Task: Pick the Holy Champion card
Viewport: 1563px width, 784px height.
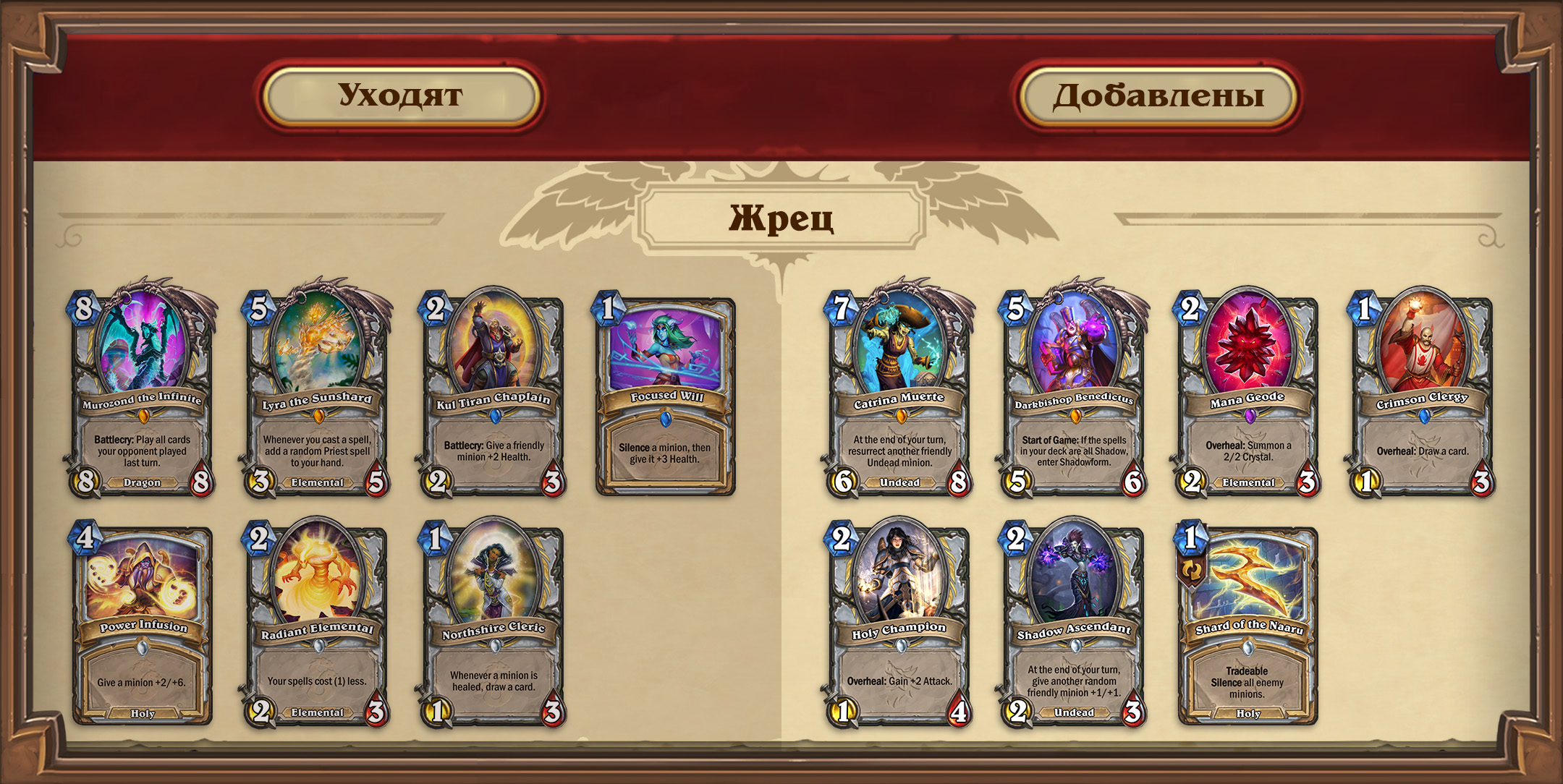Action: (899, 623)
